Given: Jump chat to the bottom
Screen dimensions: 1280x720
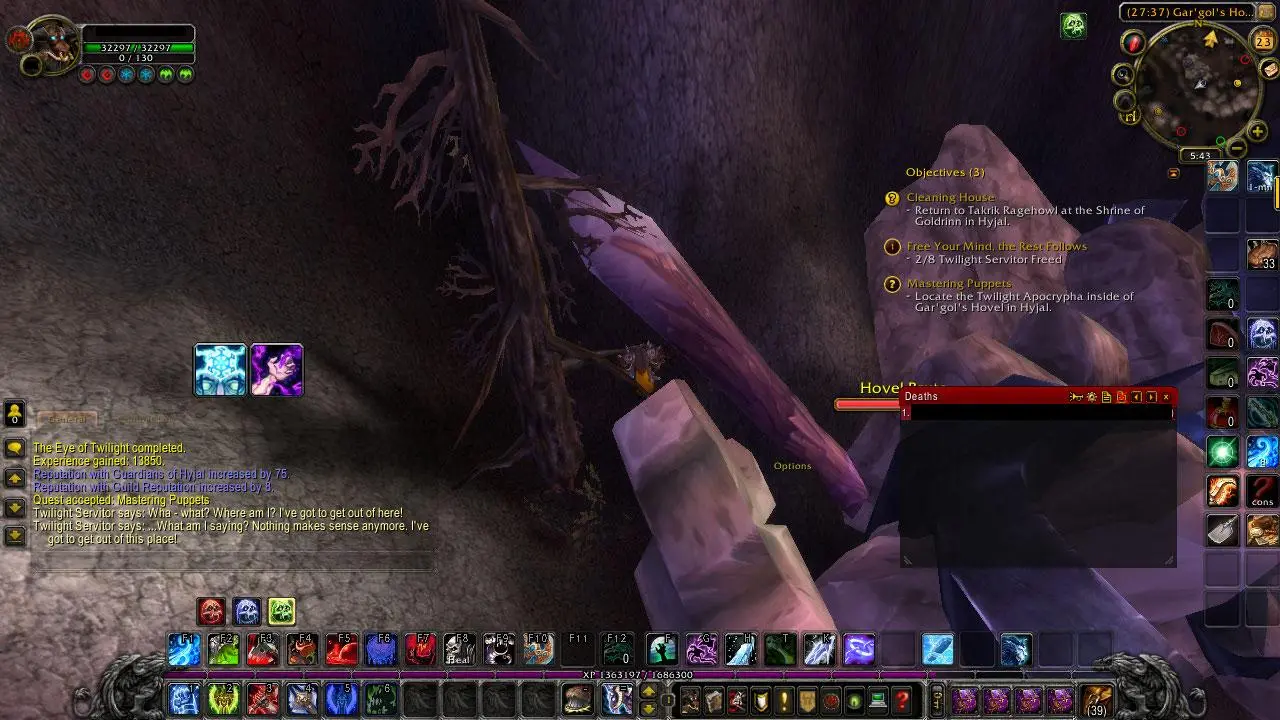Looking at the screenshot, I should 15,535.
